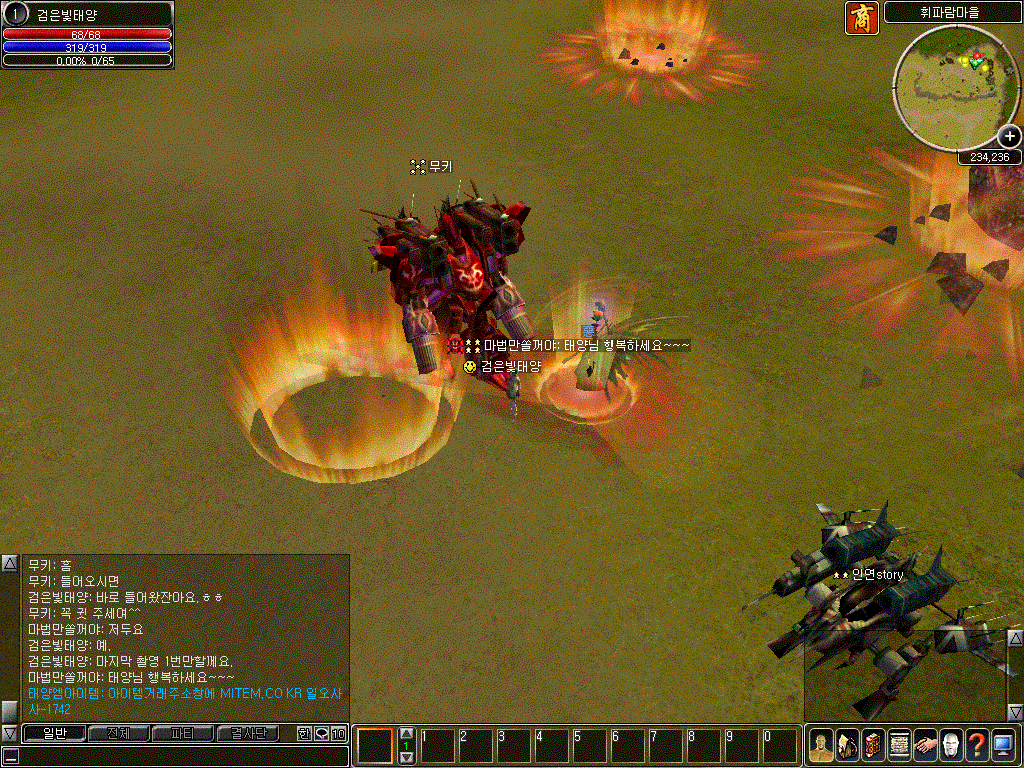Switch to the 전체 chat tab
Image resolution: width=1024 pixels, height=768 pixels.
119,733
